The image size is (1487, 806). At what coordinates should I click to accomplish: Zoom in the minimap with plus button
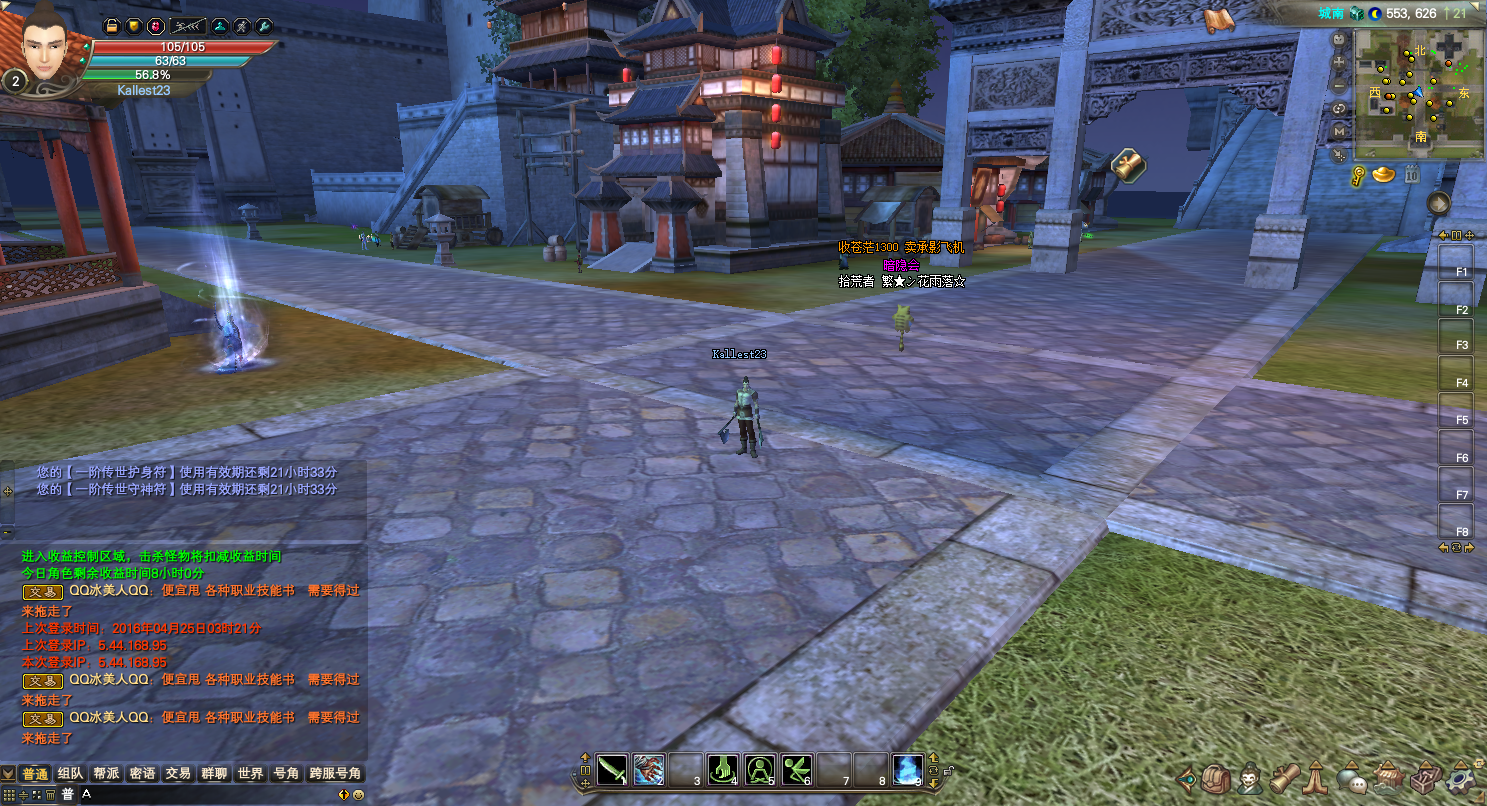click(x=1339, y=62)
